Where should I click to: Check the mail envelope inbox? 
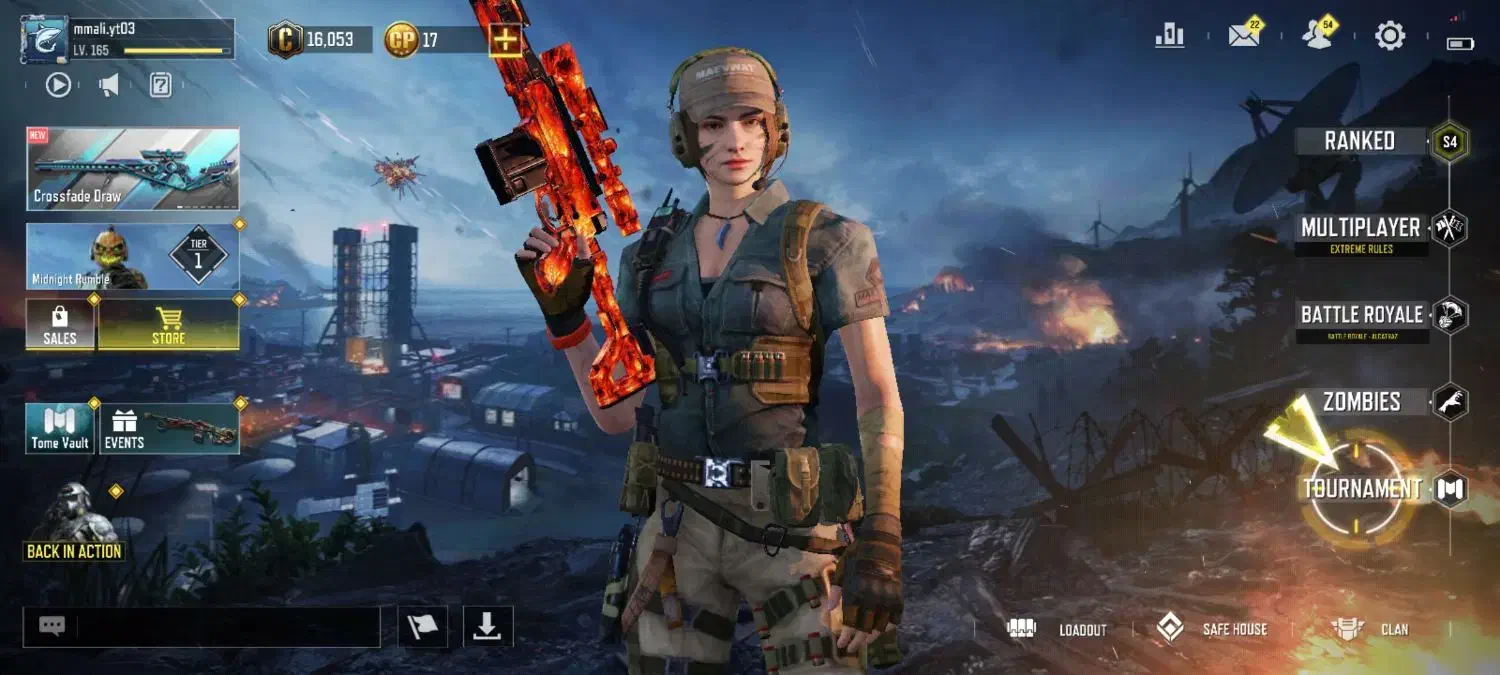pos(1244,37)
